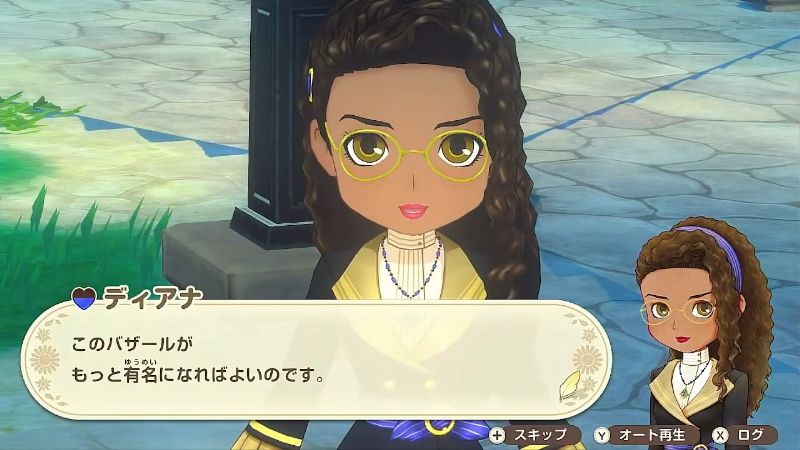Turn on オート再生 auto-play

click(x=643, y=435)
